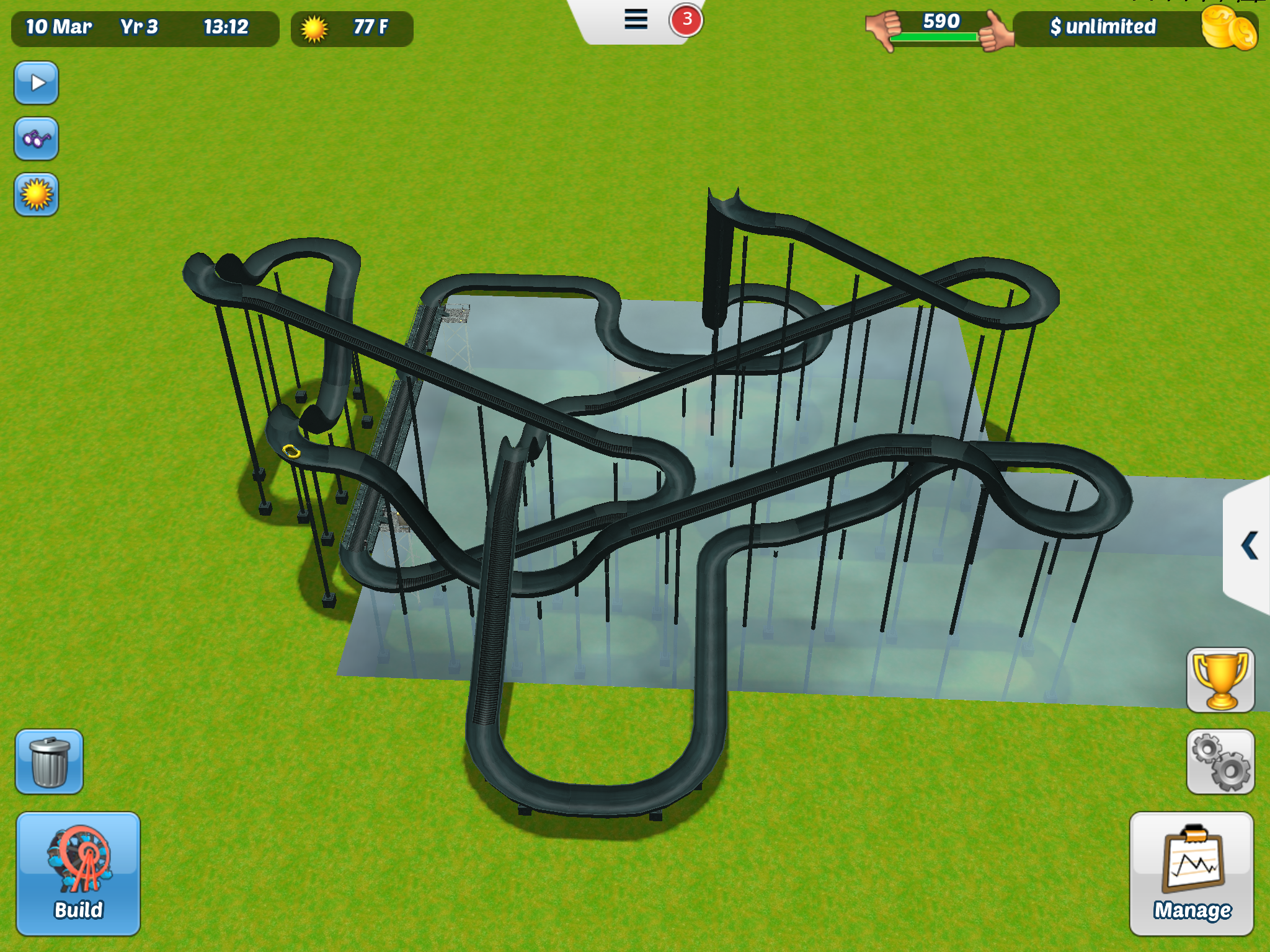Expand the right-side arrow panel
Viewport: 1270px width, 952px height.
[1248, 545]
